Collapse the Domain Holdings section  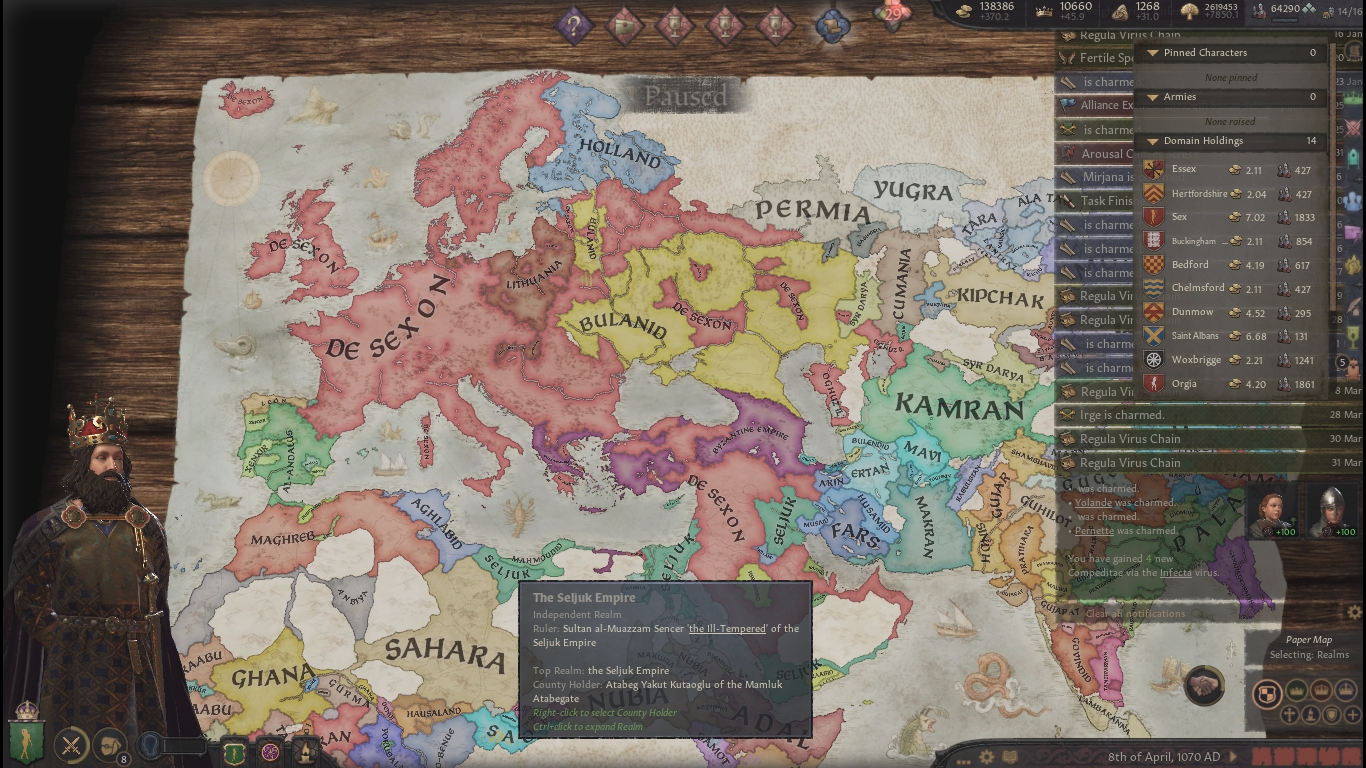(1228, 141)
